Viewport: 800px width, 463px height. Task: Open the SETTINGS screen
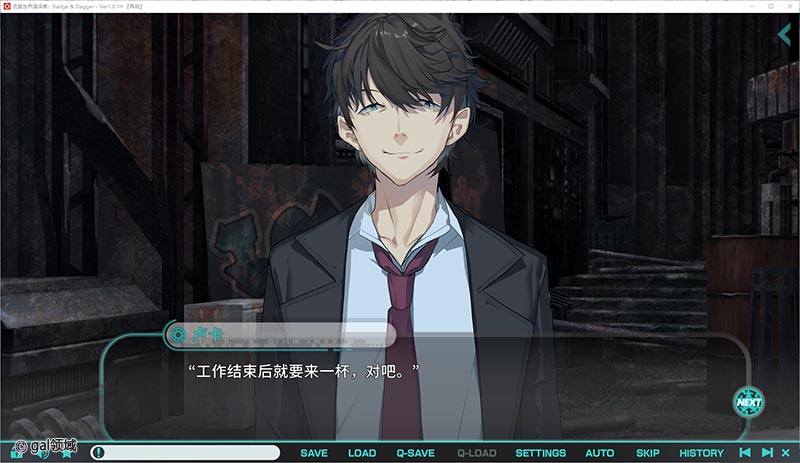click(x=540, y=453)
